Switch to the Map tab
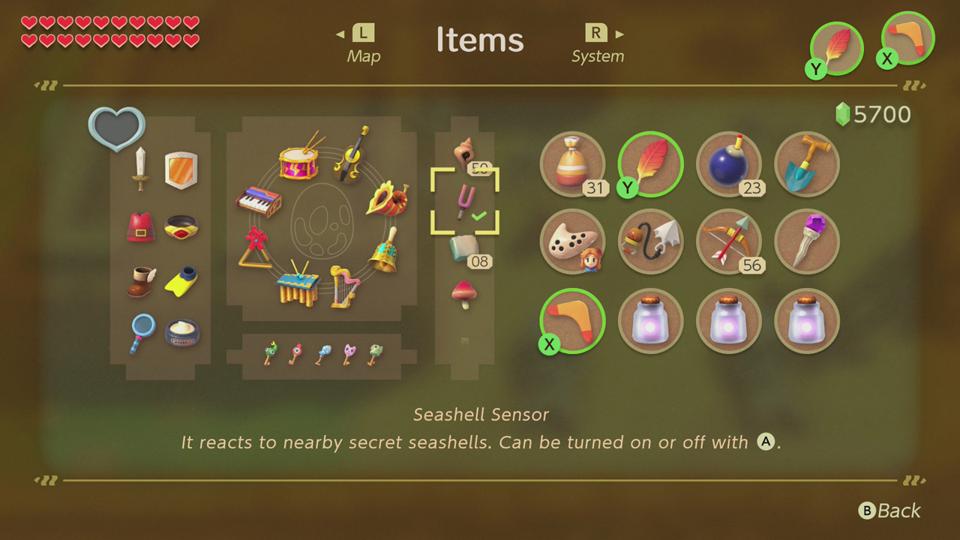The height and width of the screenshot is (540, 960). coord(363,44)
